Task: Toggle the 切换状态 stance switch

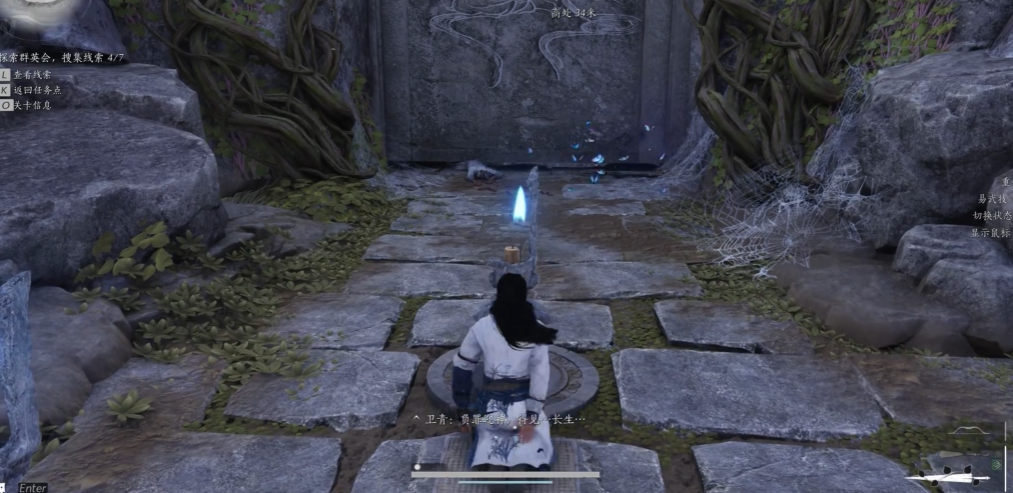Action: click(991, 215)
